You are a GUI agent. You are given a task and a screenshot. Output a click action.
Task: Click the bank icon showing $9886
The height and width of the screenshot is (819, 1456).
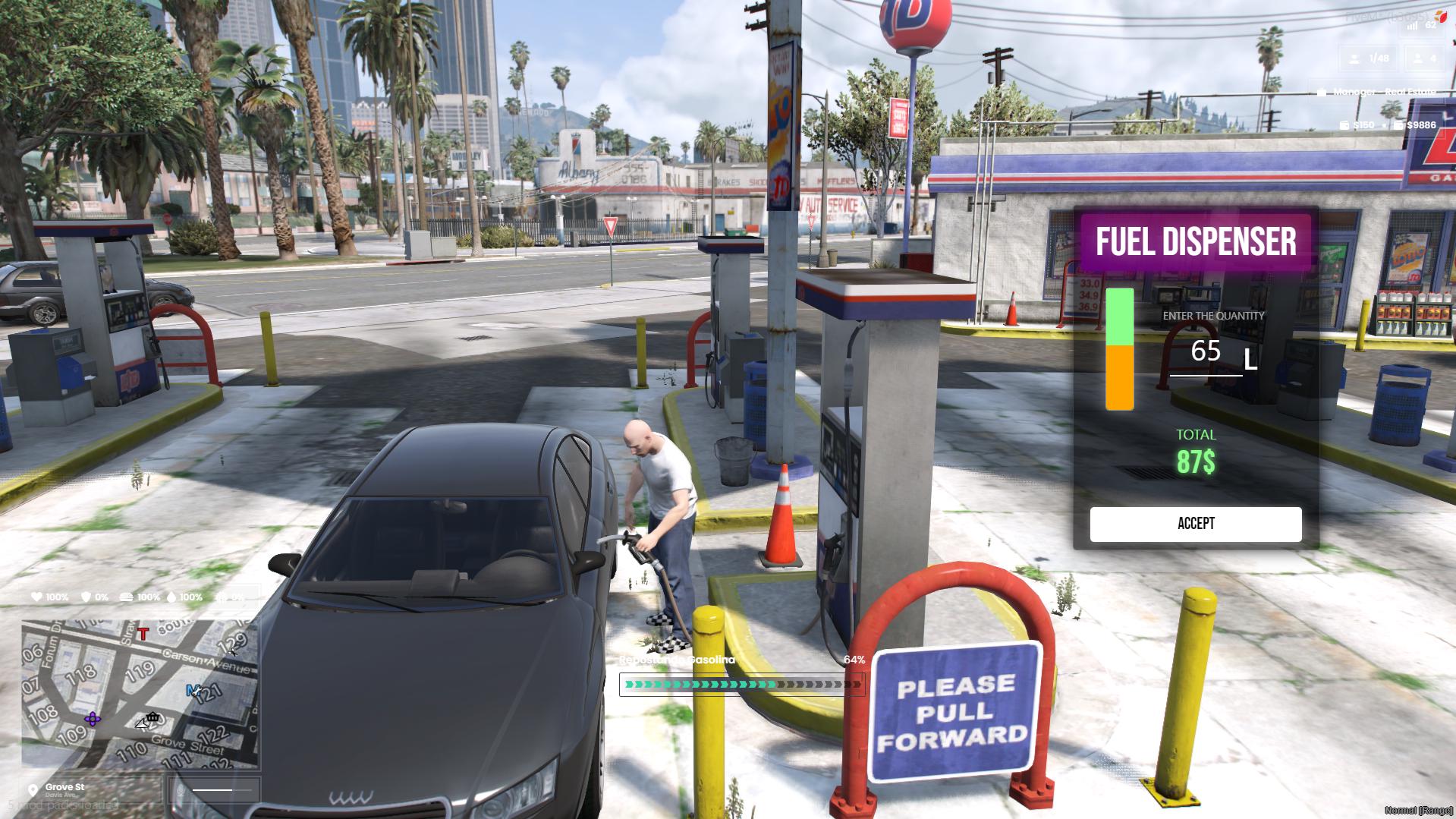point(1399,124)
